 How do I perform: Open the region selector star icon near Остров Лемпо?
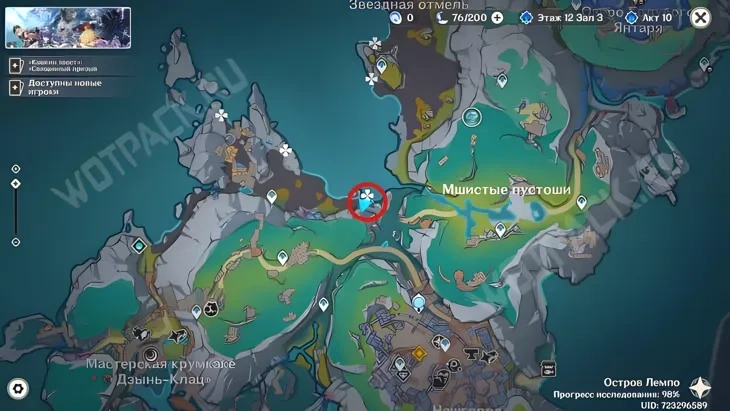point(700,388)
